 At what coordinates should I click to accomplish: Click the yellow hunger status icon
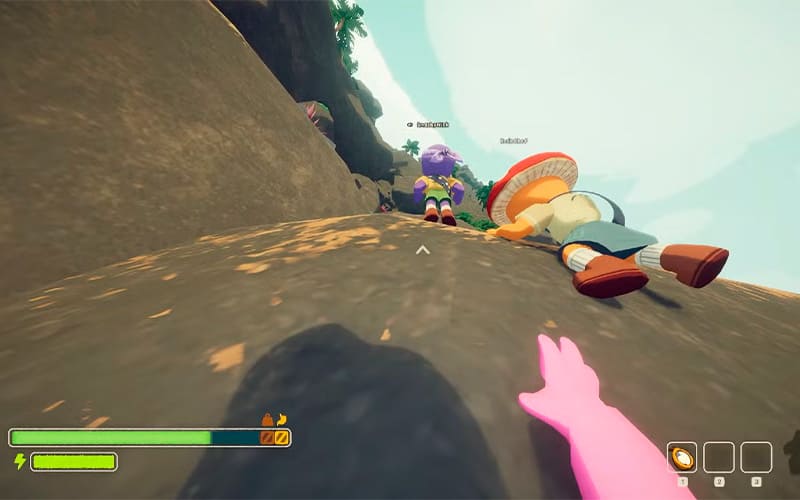click(x=282, y=419)
